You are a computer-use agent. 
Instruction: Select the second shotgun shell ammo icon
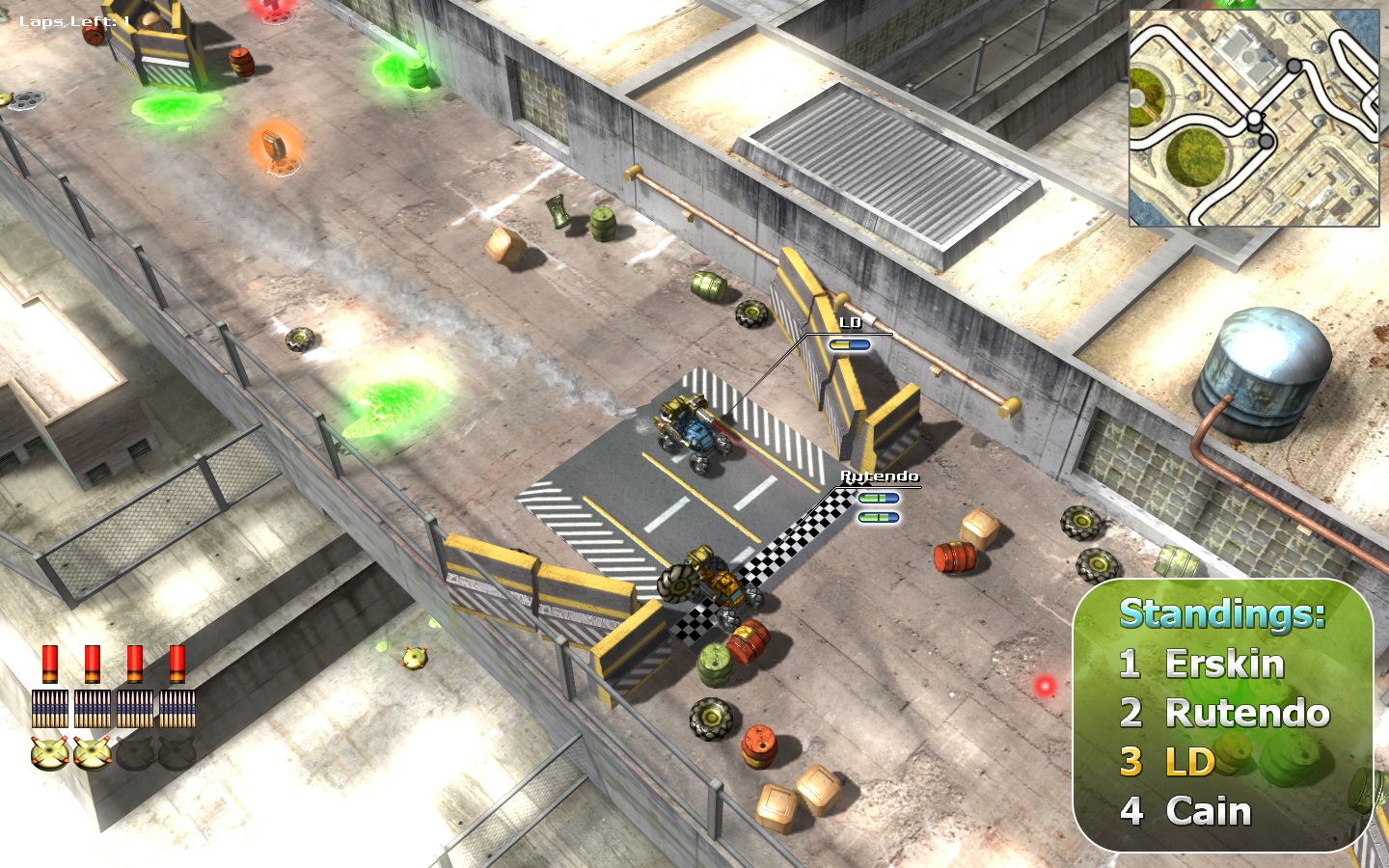coord(93,665)
